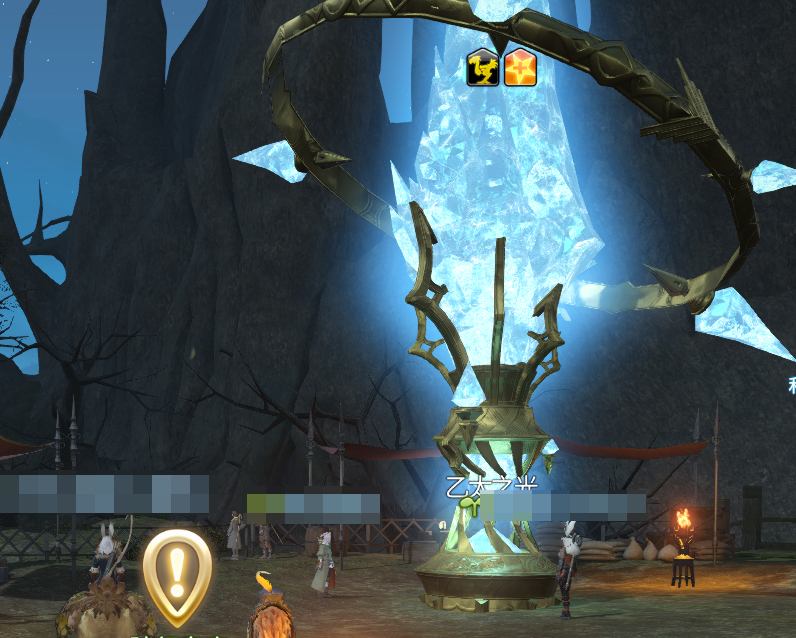Click the orange star status icon

click(x=519, y=69)
